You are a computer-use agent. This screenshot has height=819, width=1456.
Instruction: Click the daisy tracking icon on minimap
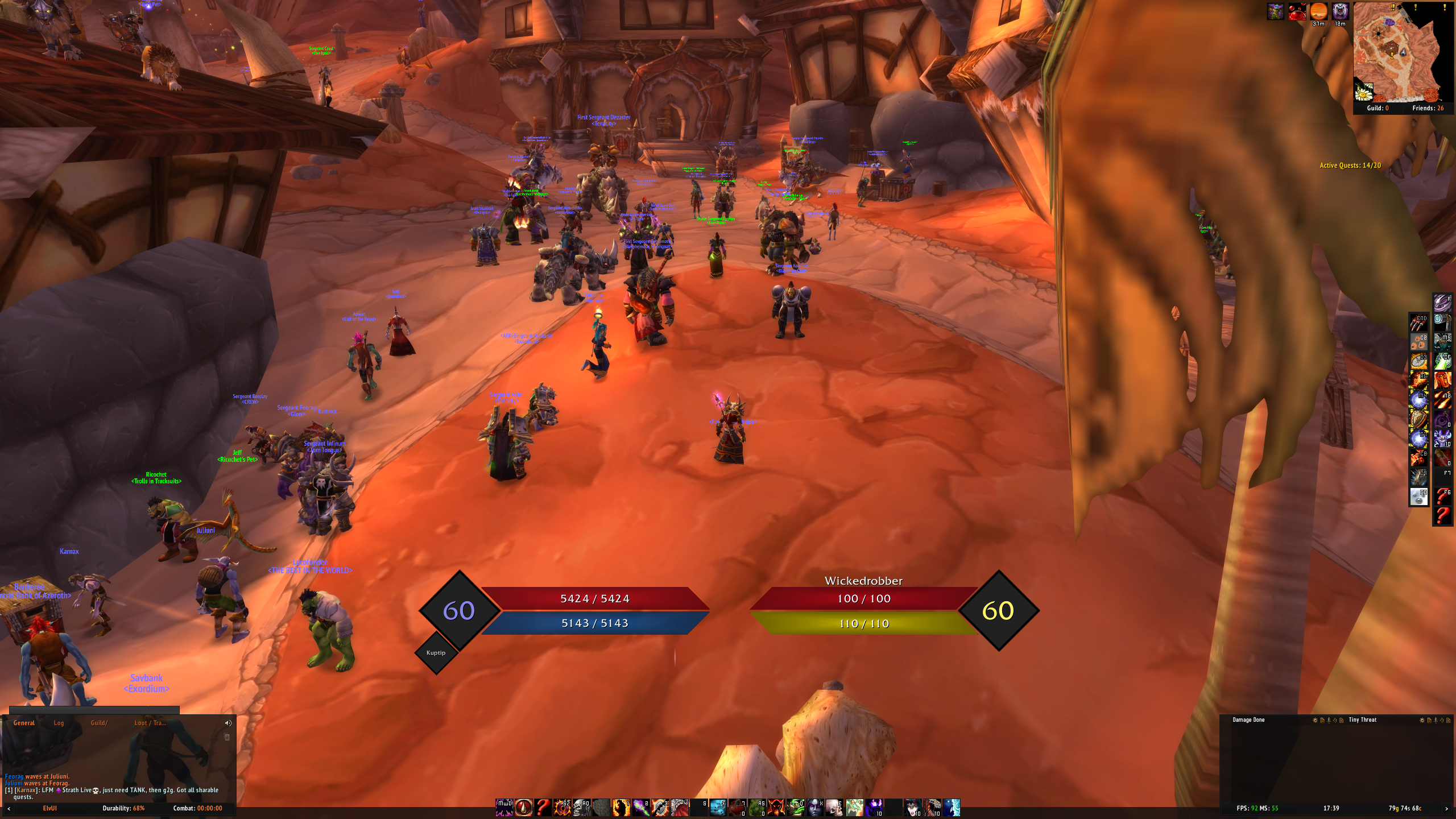click(1364, 92)
